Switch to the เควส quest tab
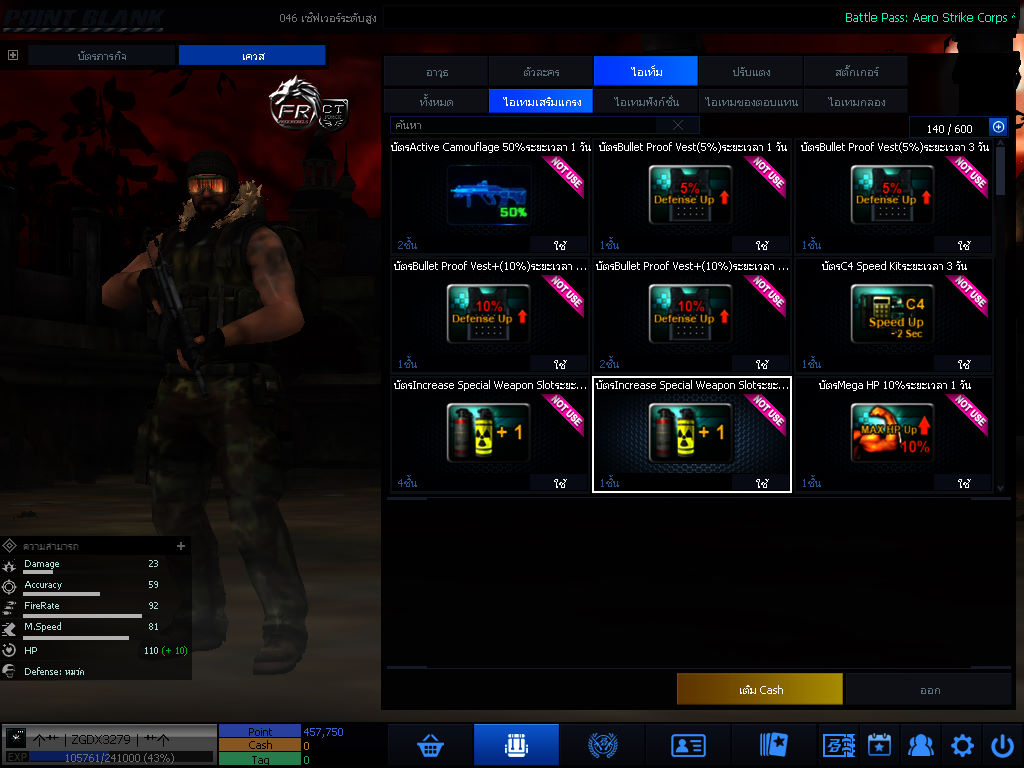The width and height of the screenshot is (1024, 768). [x=252, y=56]
